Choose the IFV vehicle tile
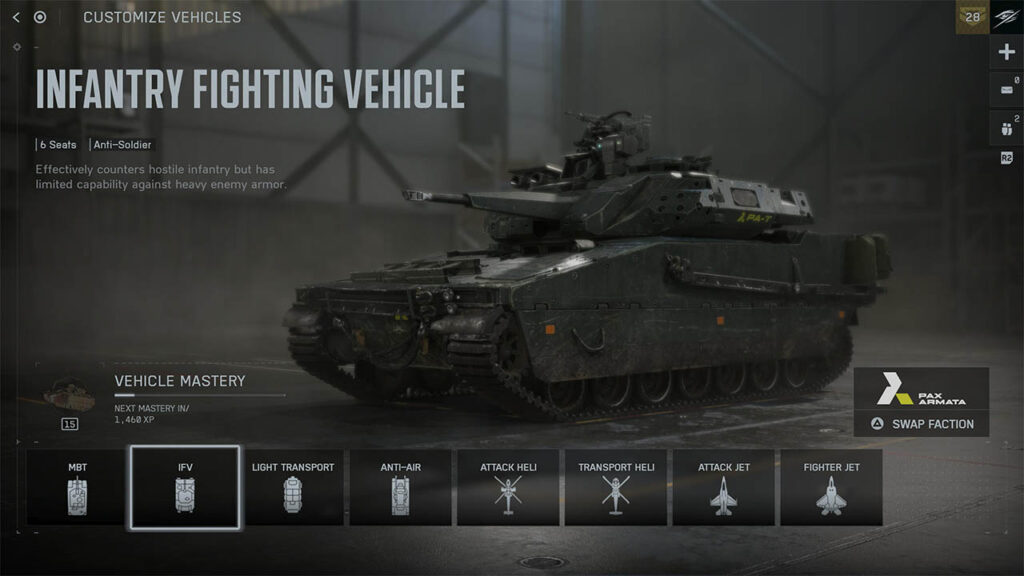This screenshot has width=1024, height=576. click(185, 487)
